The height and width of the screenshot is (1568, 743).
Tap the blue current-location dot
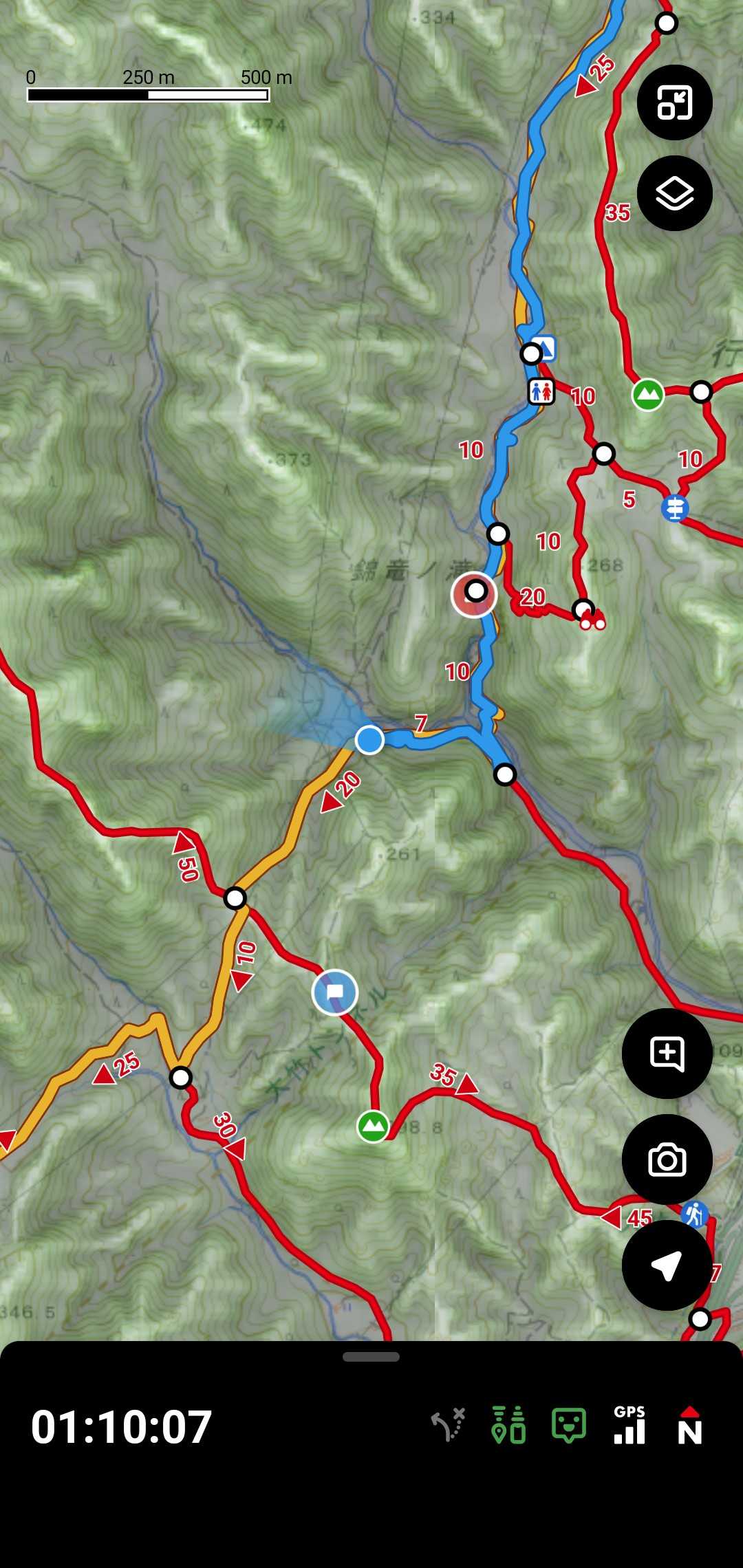369,740
